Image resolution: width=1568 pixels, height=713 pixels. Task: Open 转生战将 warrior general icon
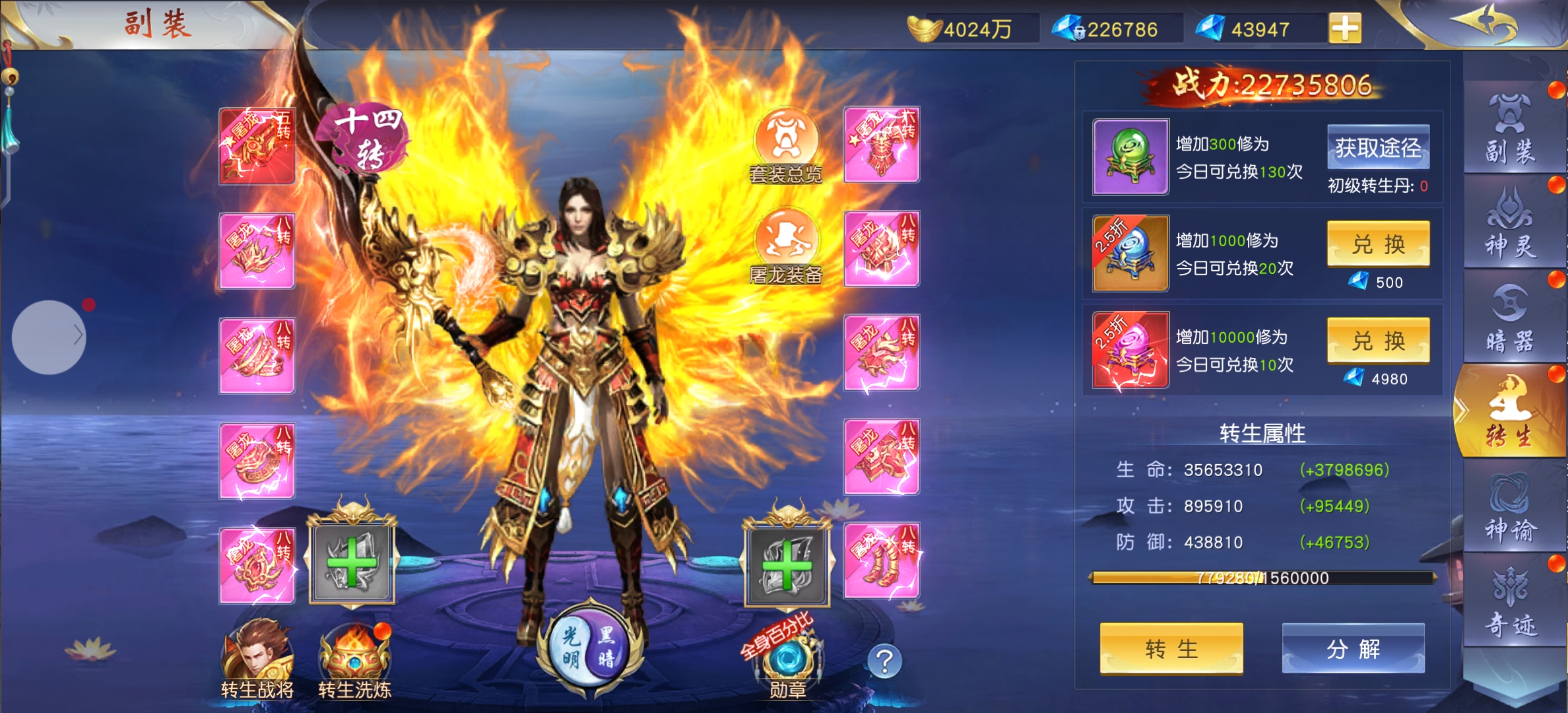coord(257,658)
